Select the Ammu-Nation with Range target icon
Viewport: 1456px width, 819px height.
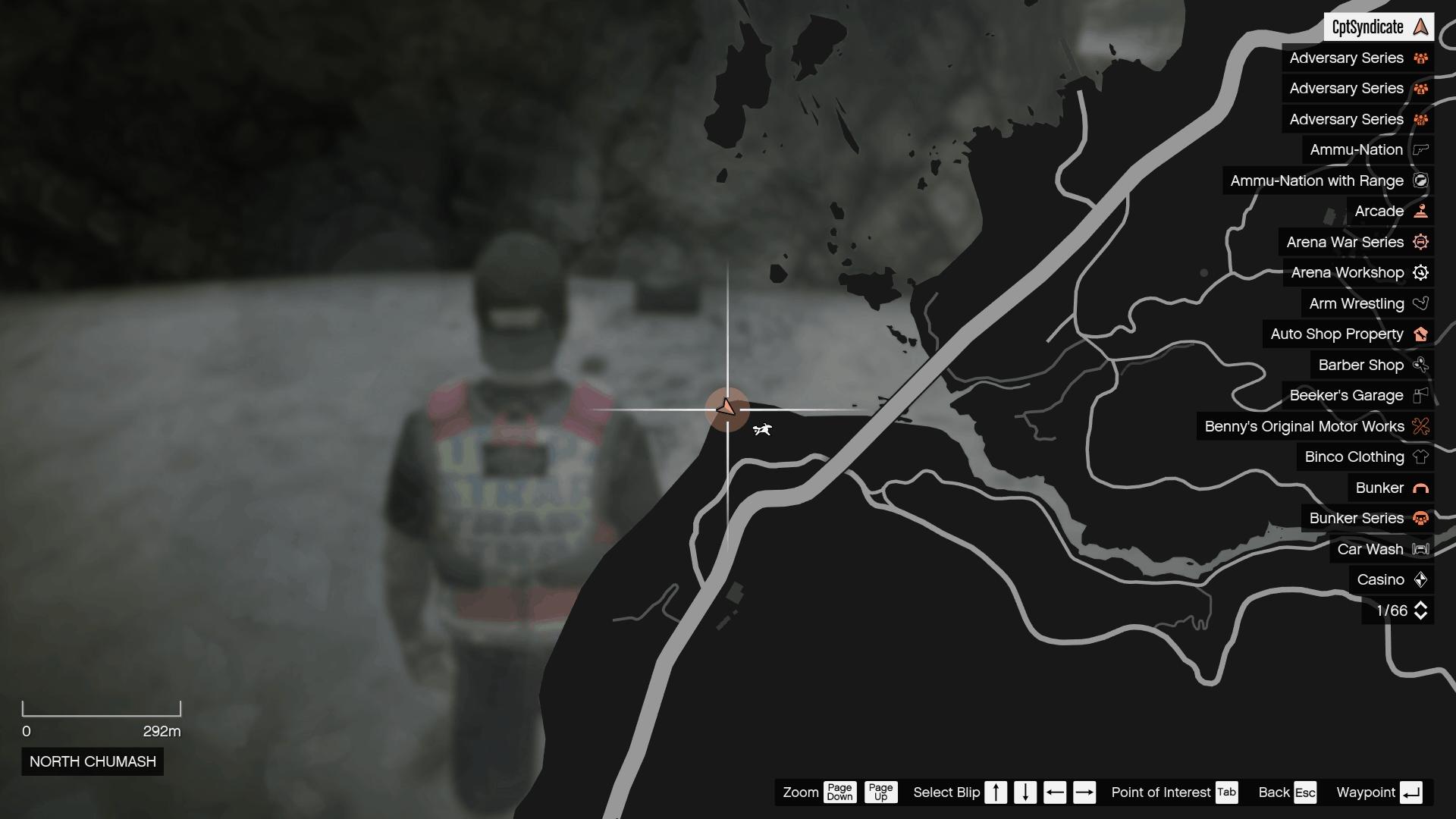(x=1420, y=180)
